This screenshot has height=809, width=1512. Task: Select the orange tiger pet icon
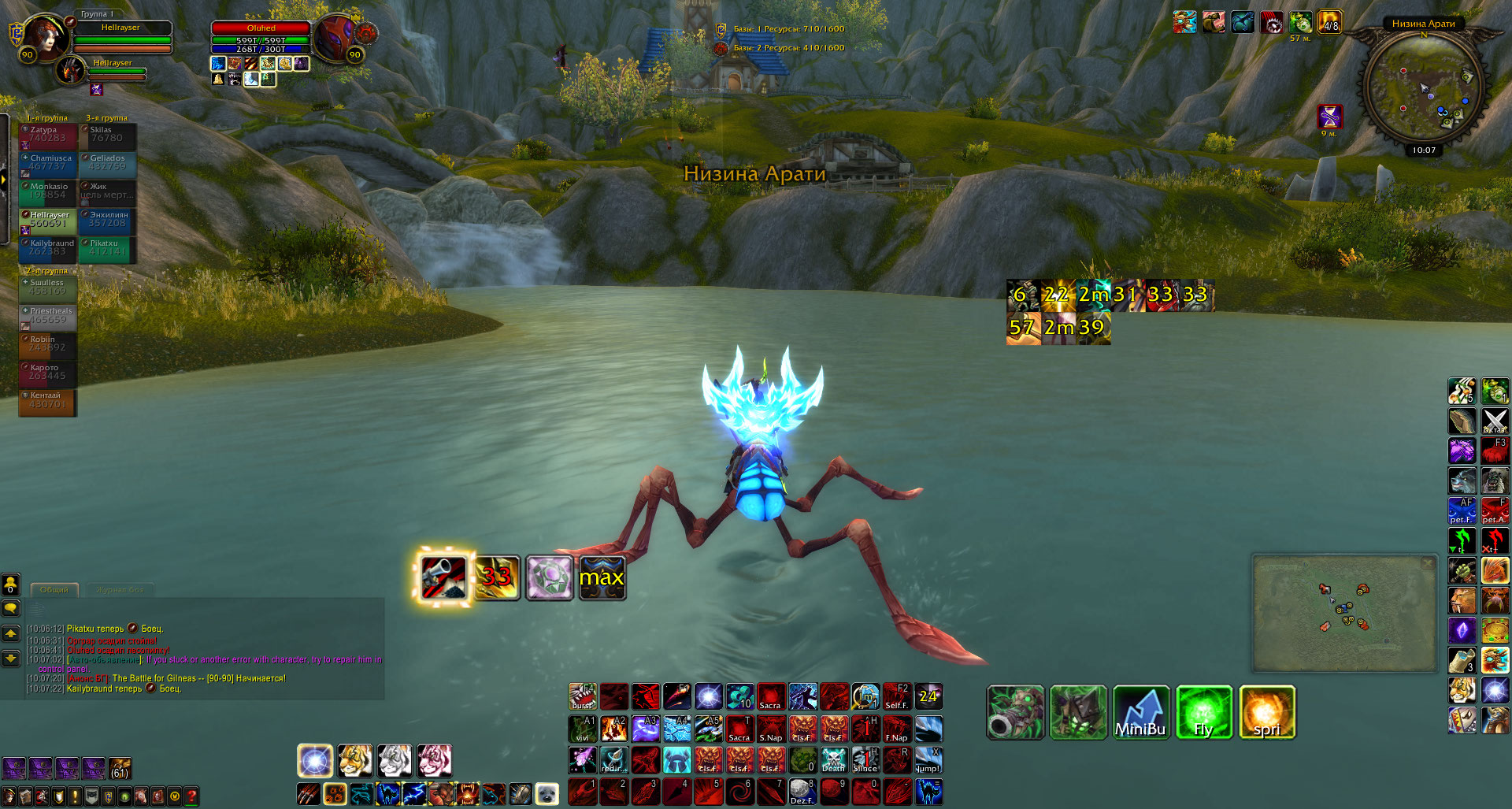[355, 761]
